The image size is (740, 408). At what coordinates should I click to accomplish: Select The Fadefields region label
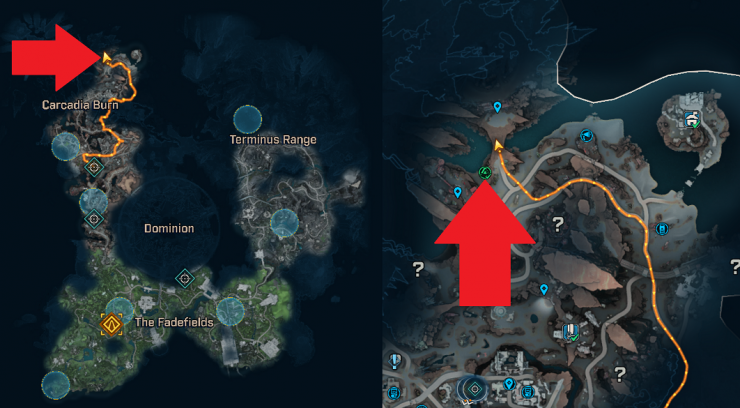coord(163,323)
